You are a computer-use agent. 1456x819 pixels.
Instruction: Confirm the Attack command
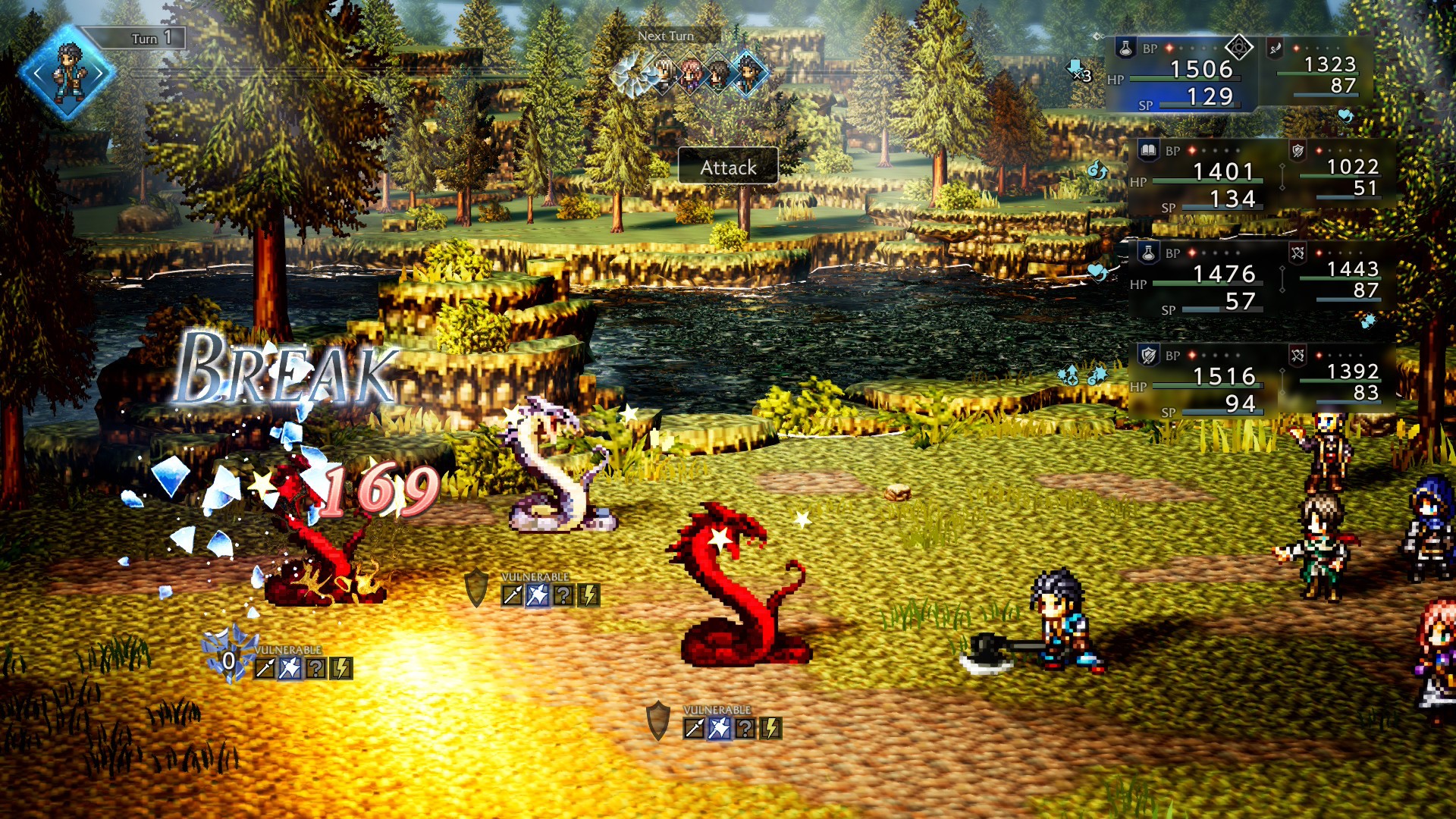728,168
